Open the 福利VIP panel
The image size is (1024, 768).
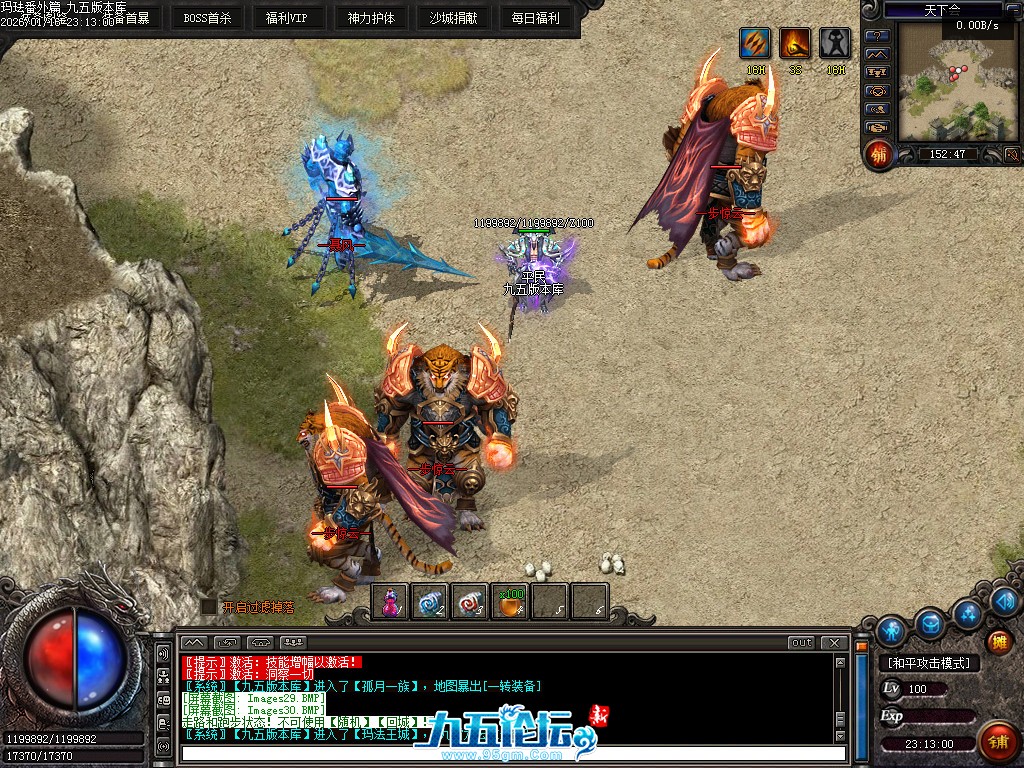click(287, 17)
